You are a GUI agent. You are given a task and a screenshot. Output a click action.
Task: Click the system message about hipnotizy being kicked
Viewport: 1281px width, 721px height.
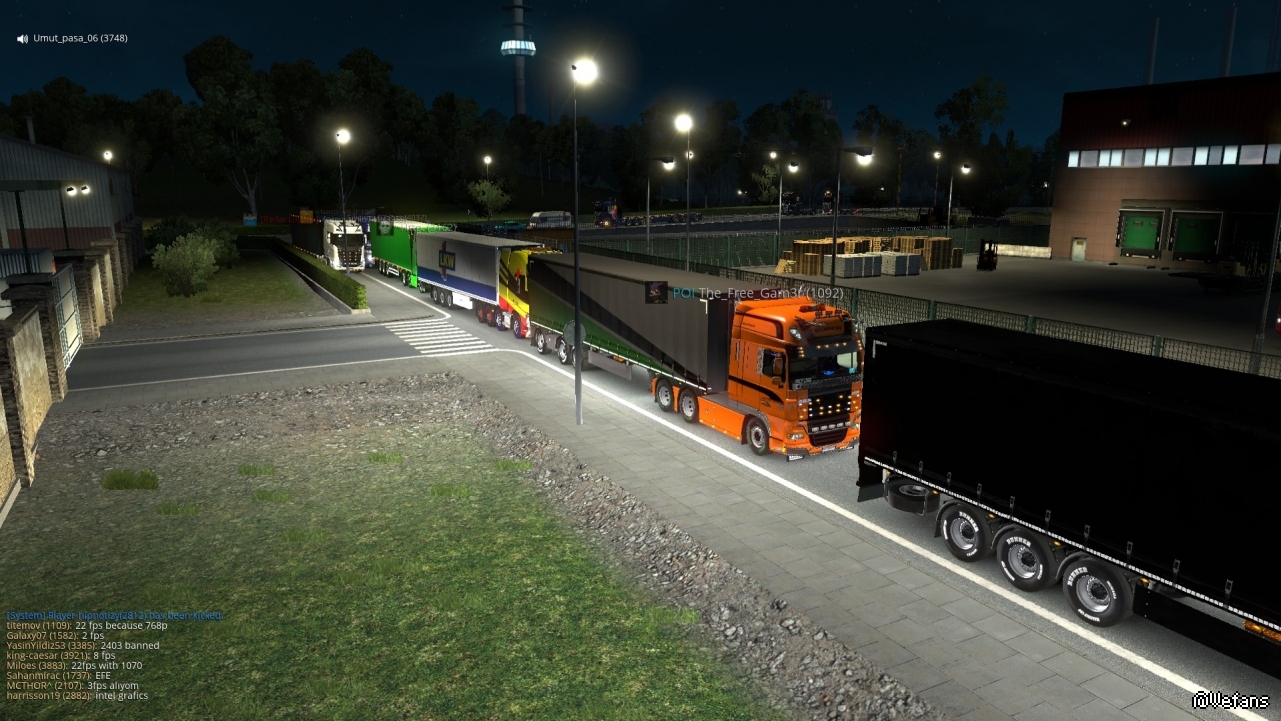point(114,615)
